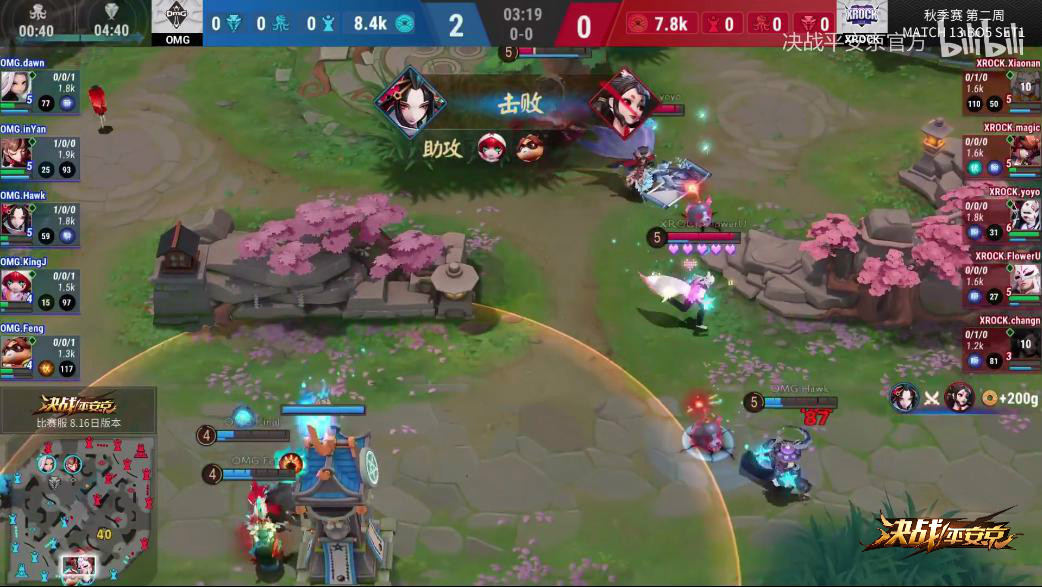Select XROCK.Xiaonan's player portrait
1042x587 pixels.
click(1026, 87)
